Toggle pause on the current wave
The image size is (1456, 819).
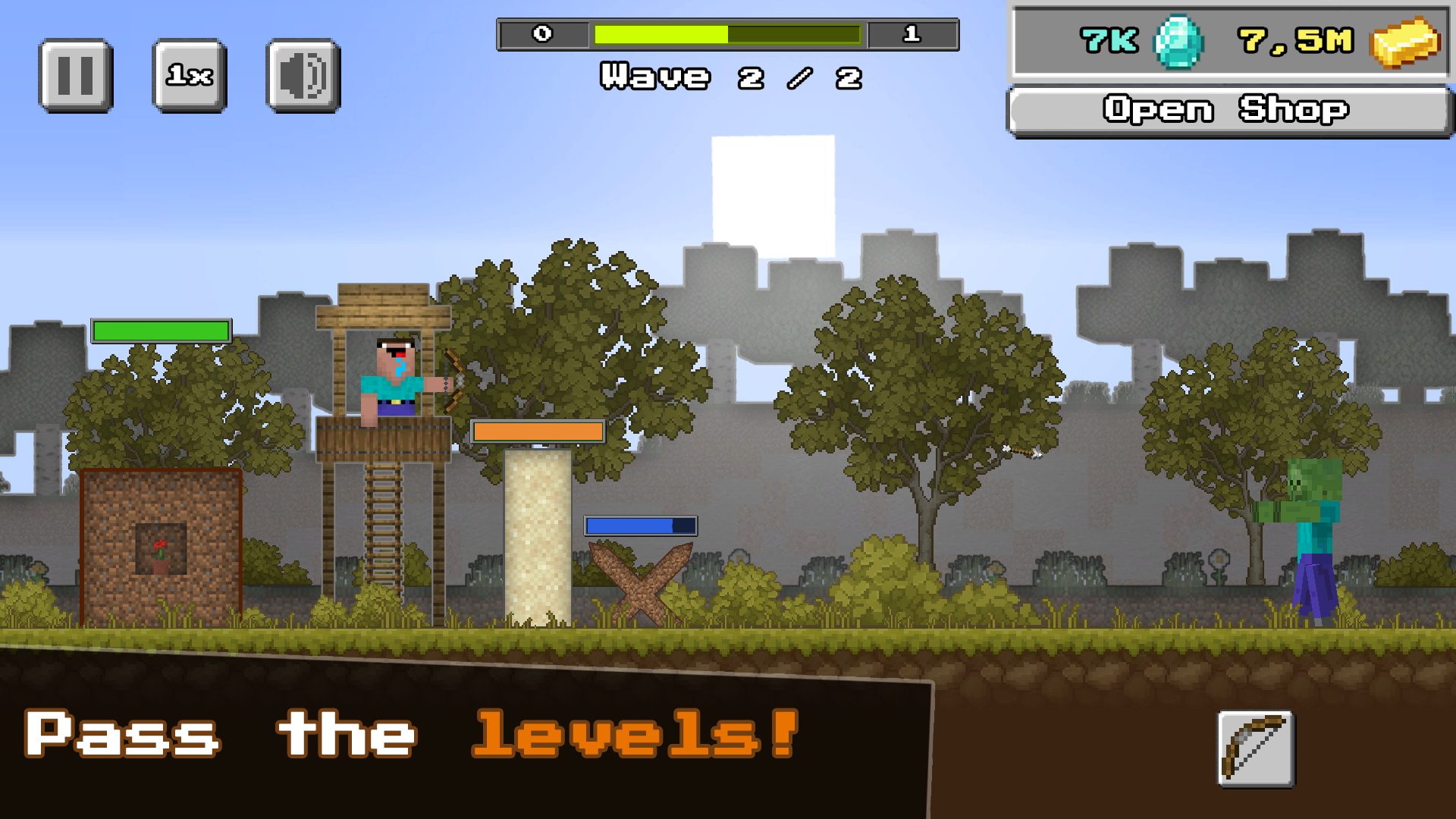pos(74,74)
